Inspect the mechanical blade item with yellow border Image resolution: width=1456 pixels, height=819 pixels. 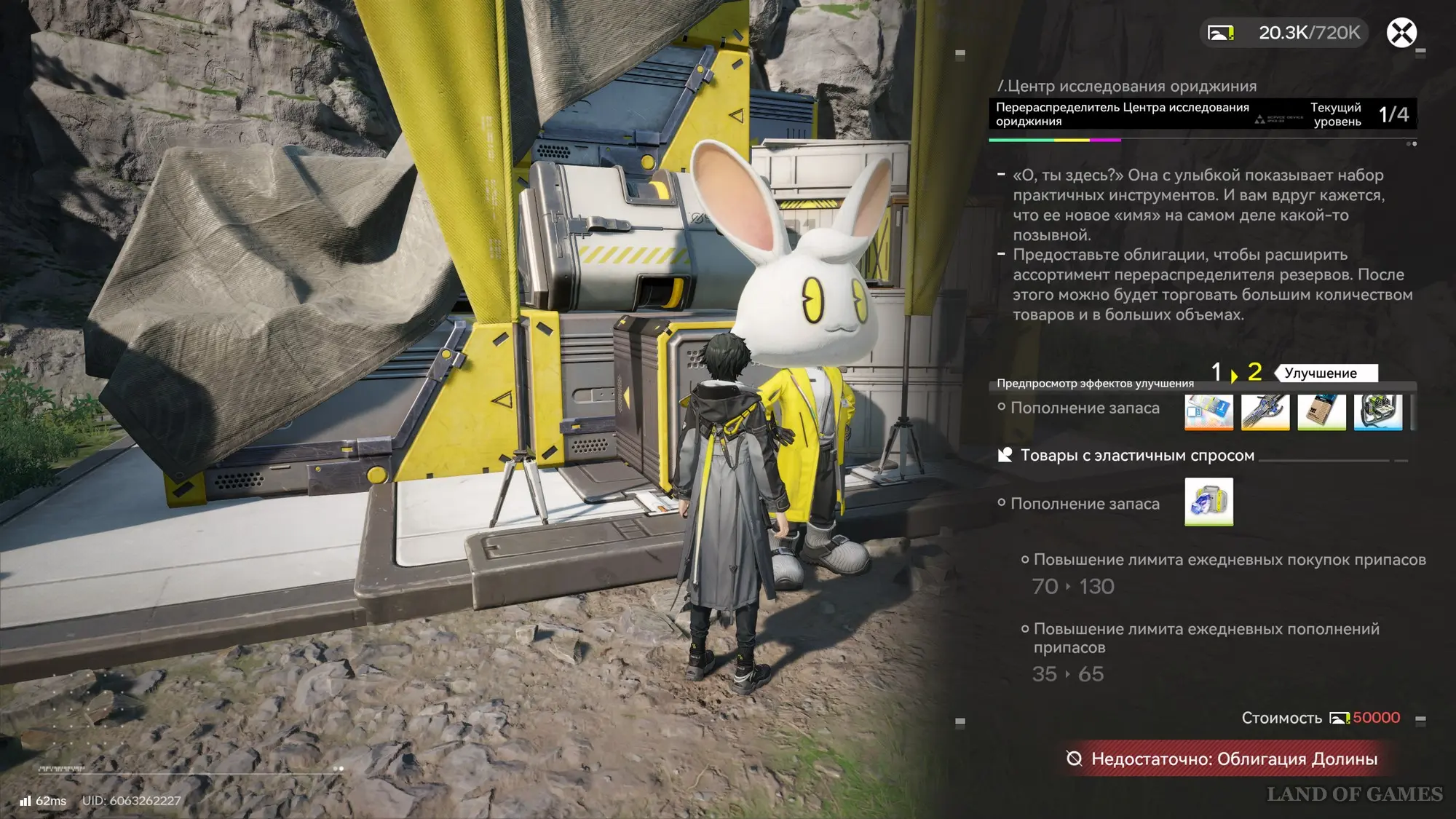point(1265,412)
